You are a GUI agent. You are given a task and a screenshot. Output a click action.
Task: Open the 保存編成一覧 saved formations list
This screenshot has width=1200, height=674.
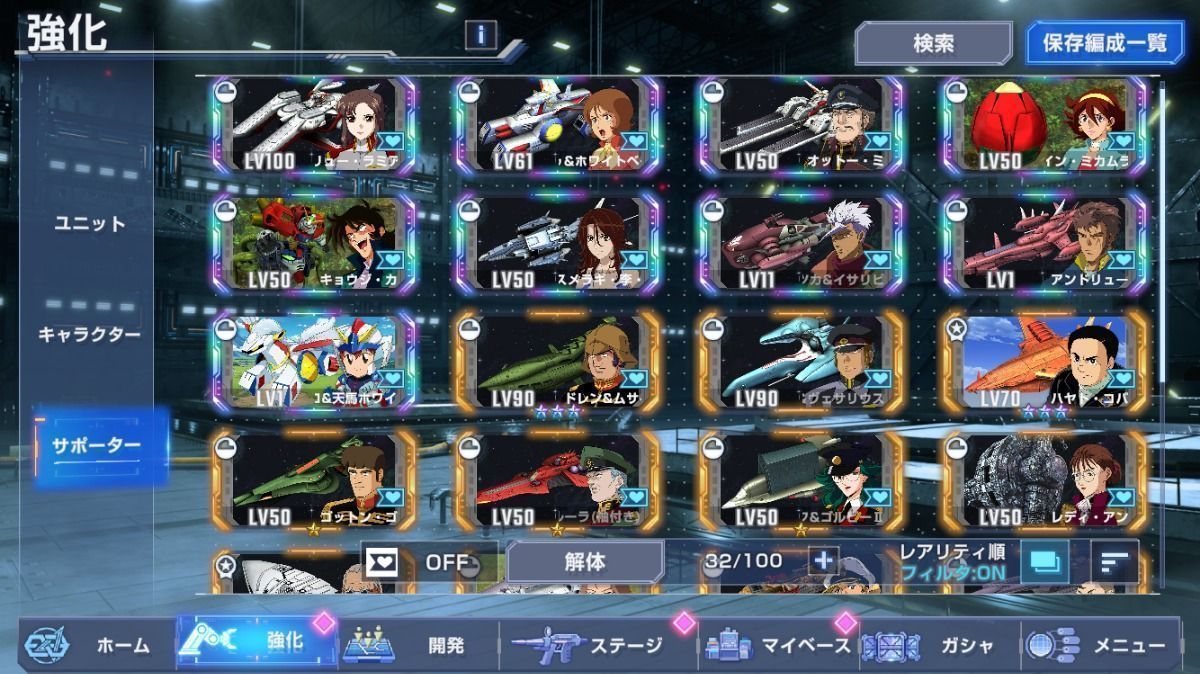[x=1105, y=44]
